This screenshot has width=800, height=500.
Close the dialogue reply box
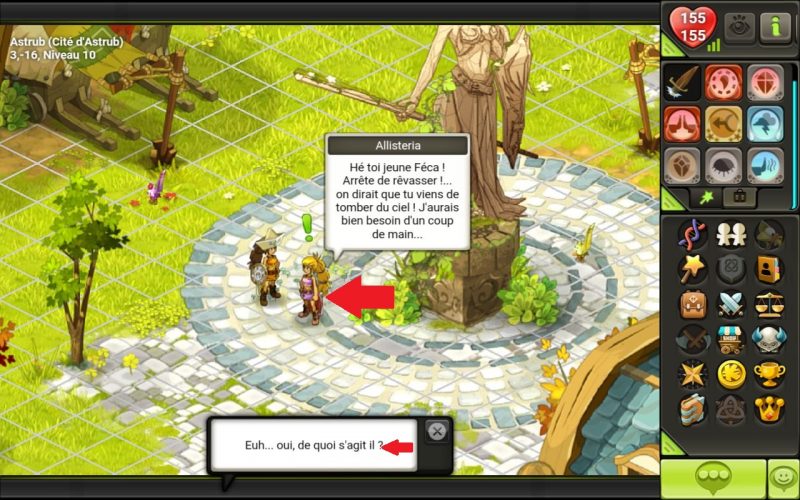tap(436, 431)
